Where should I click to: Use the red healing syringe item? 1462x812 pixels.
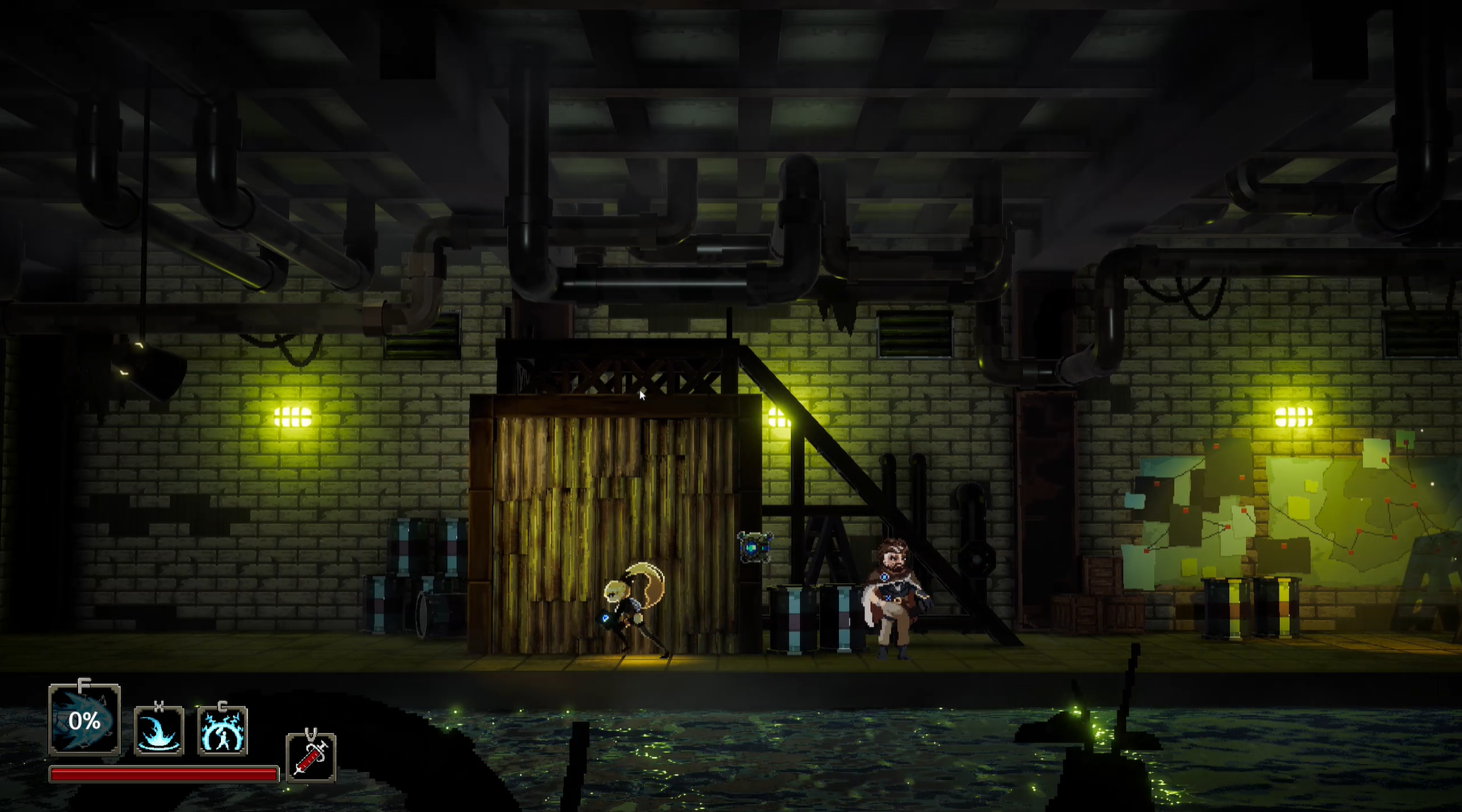(310, 758)
